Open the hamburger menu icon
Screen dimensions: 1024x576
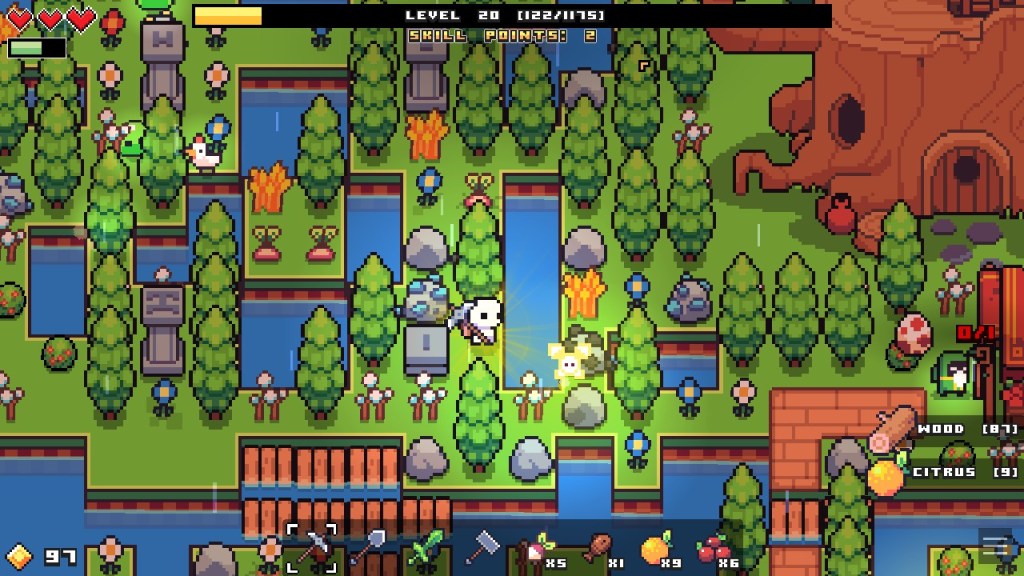click(x=994, y=546)
